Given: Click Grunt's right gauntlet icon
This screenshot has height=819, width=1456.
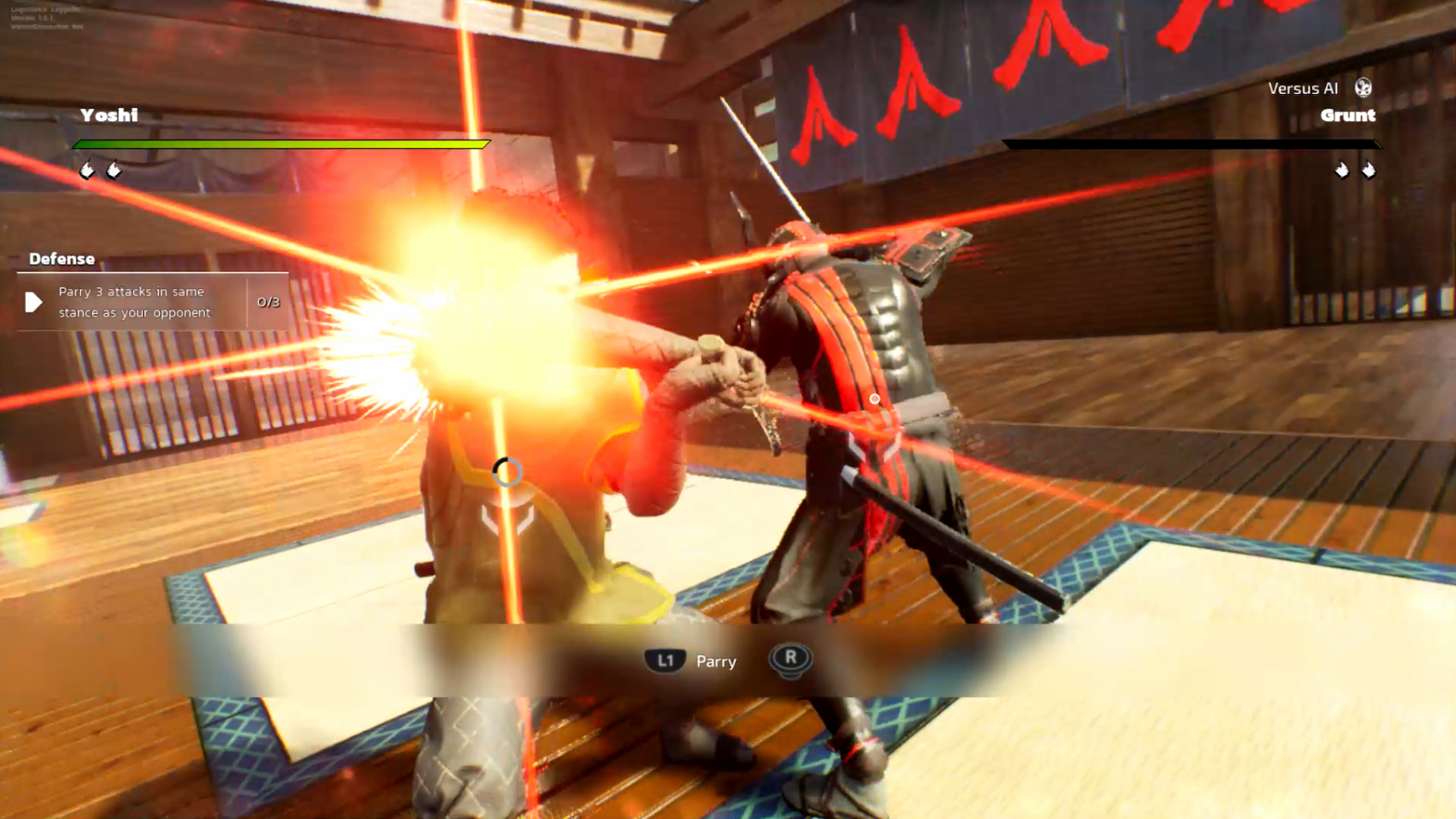Looking at the screenshot, I should coord(1367,171).
